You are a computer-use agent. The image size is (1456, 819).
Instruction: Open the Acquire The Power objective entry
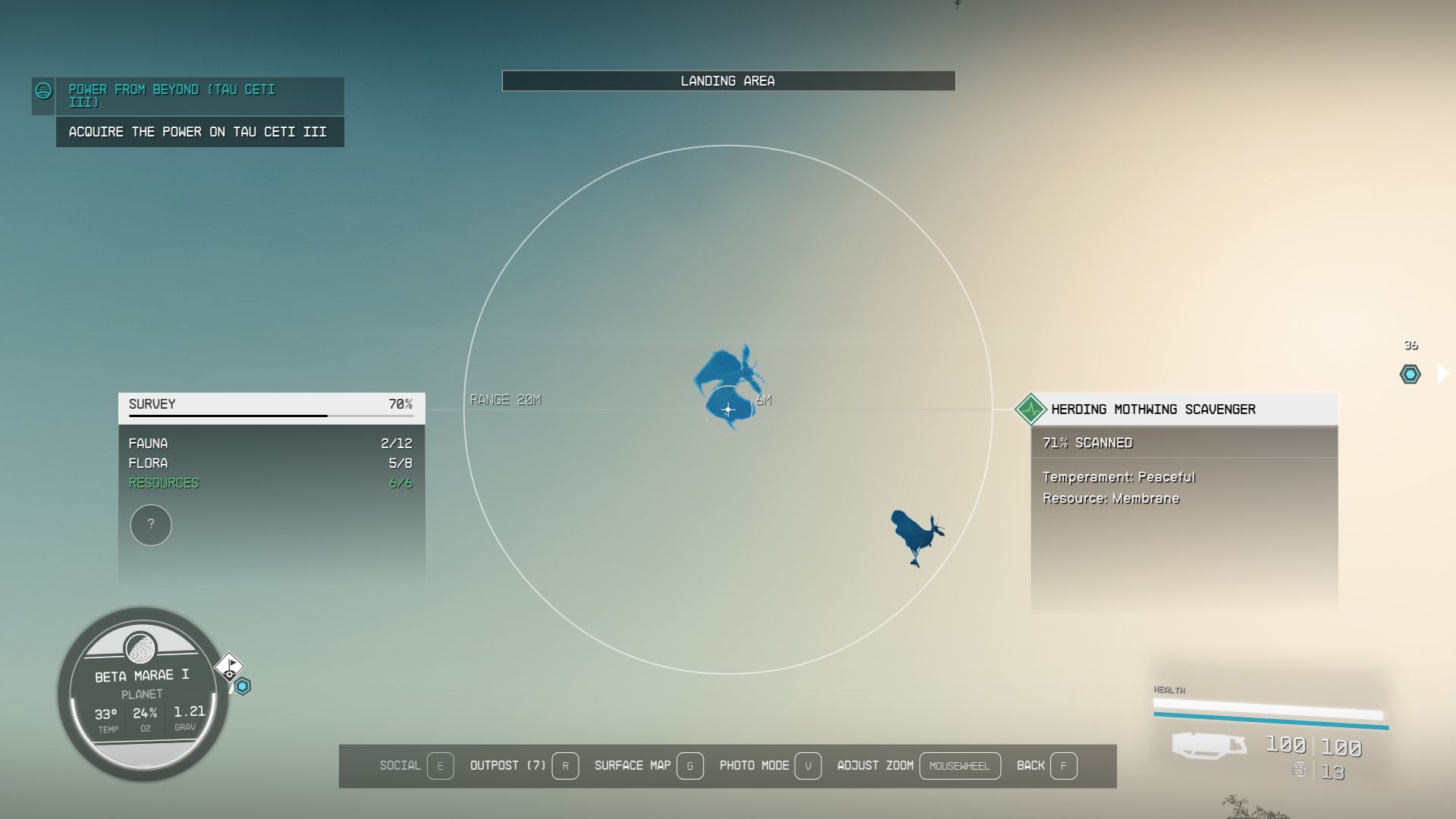click(x=199, y=131)
